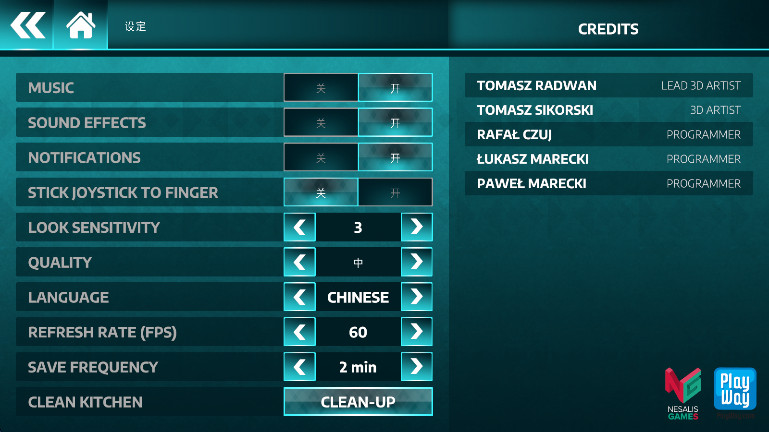Select the previous Language
The width and height of the screenshot is (769, 432).
pos(299,297)
